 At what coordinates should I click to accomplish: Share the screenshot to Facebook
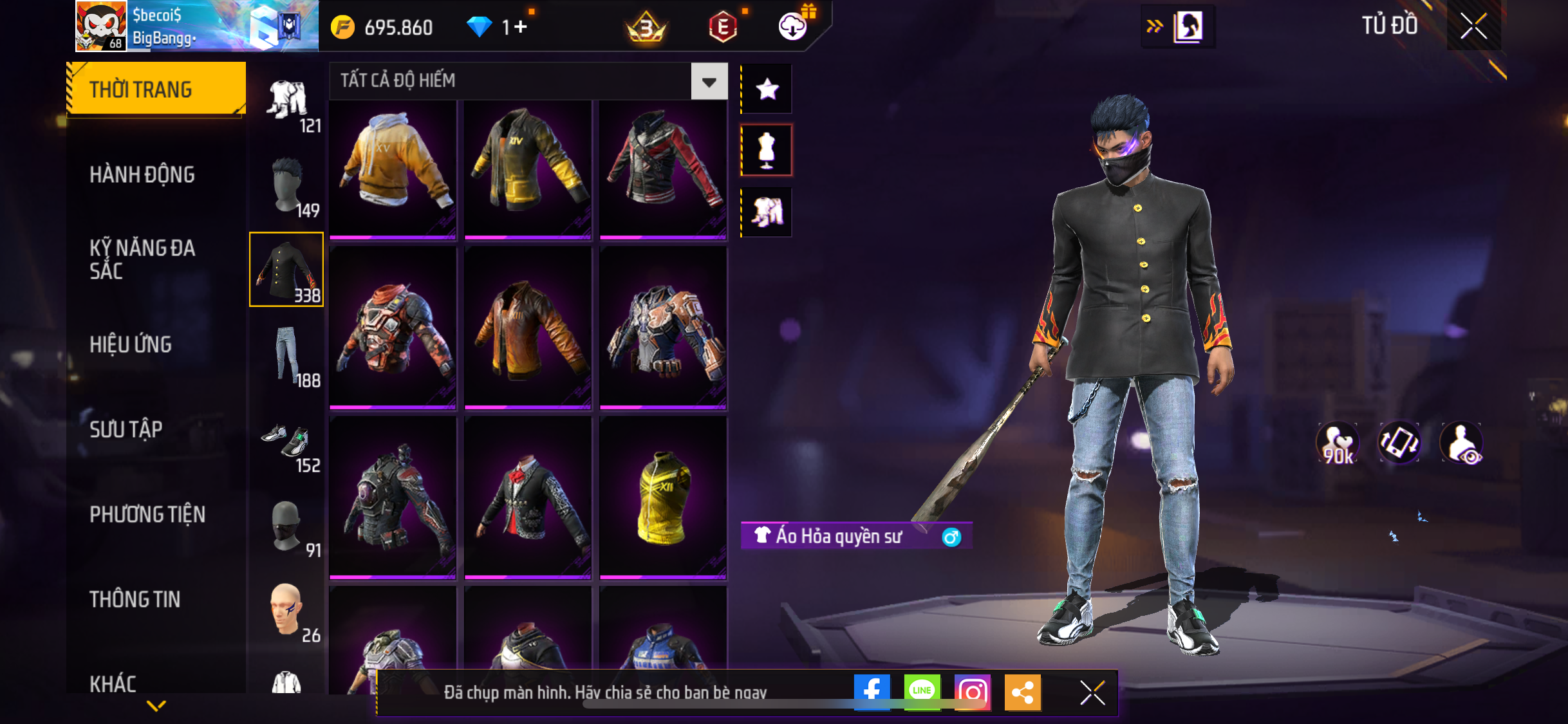coord(872,692)
